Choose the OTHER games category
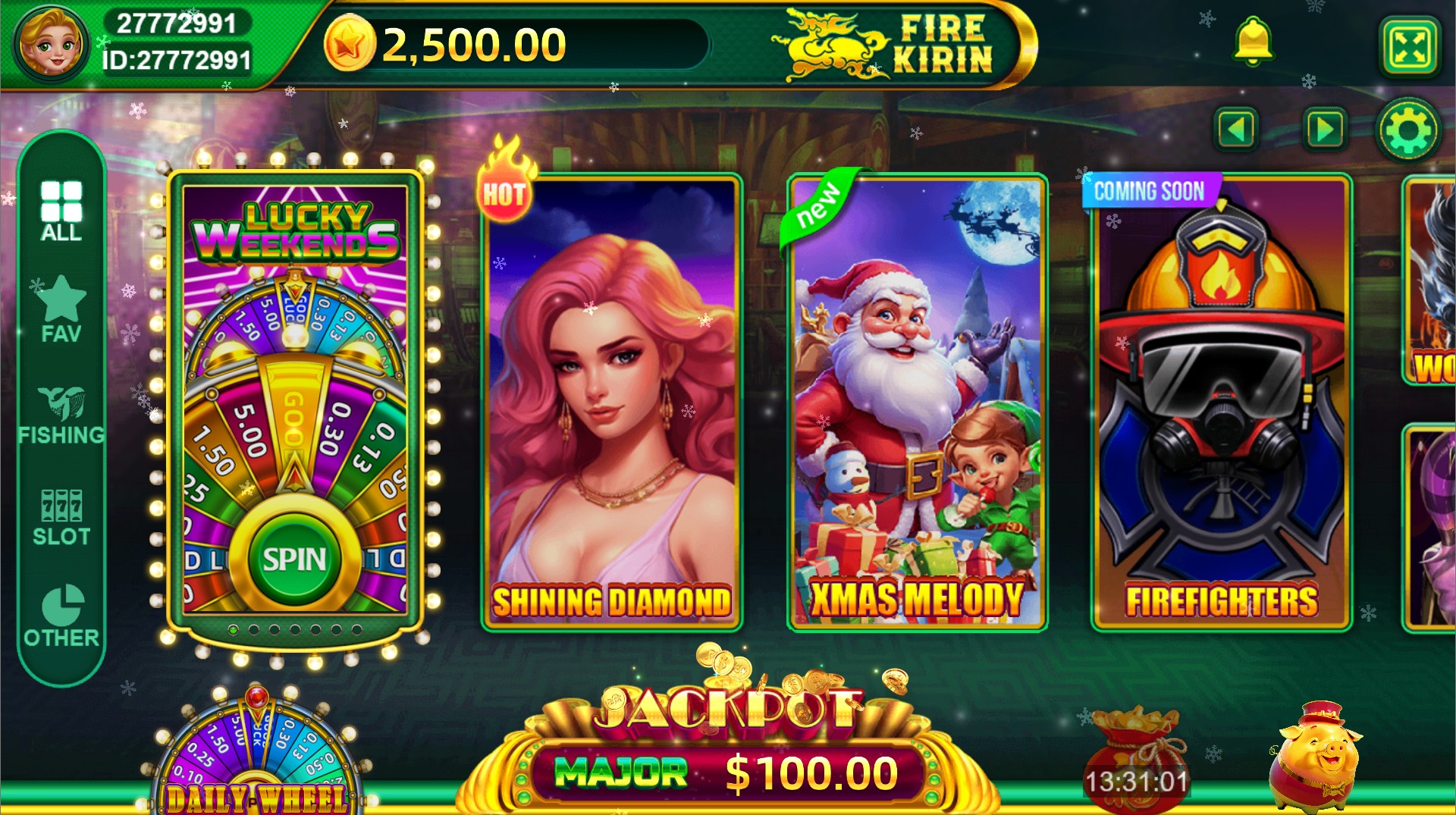The width and height of the screenshot is (1456, 815). coord(61,616)
